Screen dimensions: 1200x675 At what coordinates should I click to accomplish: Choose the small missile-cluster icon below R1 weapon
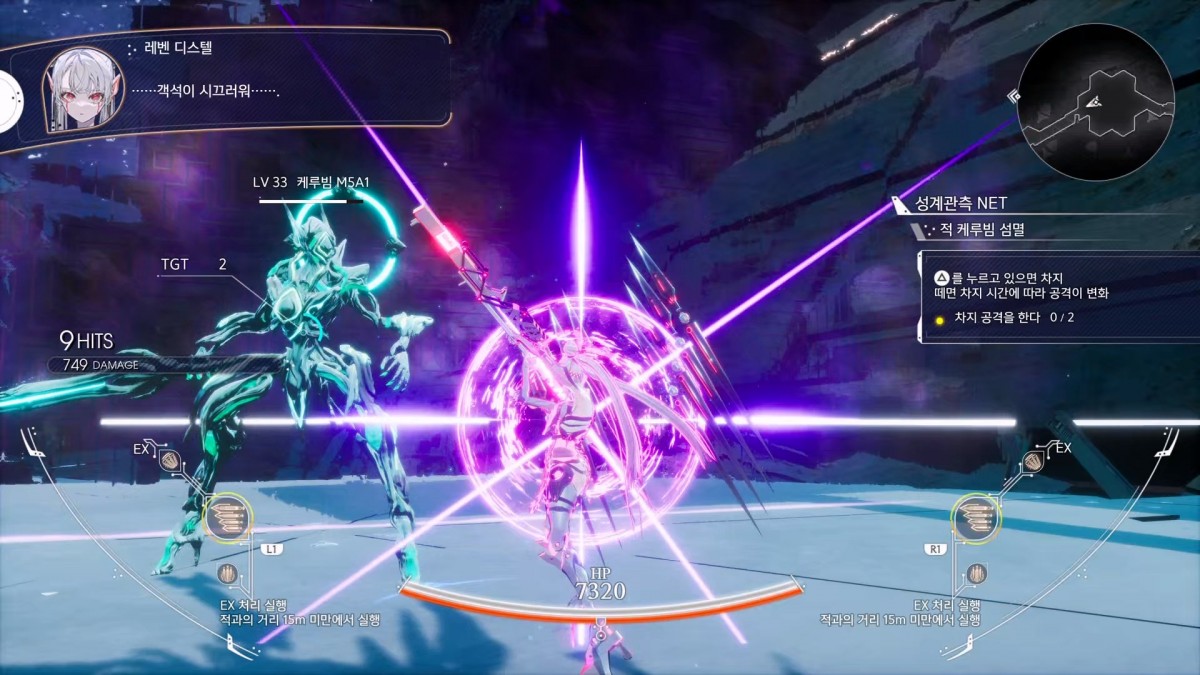point(977,574)
